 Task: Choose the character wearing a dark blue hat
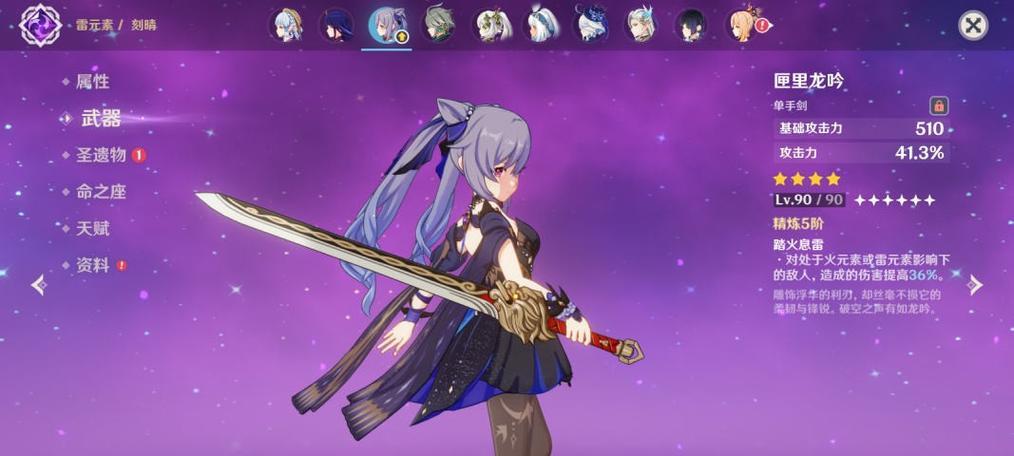tap(591, 24)
